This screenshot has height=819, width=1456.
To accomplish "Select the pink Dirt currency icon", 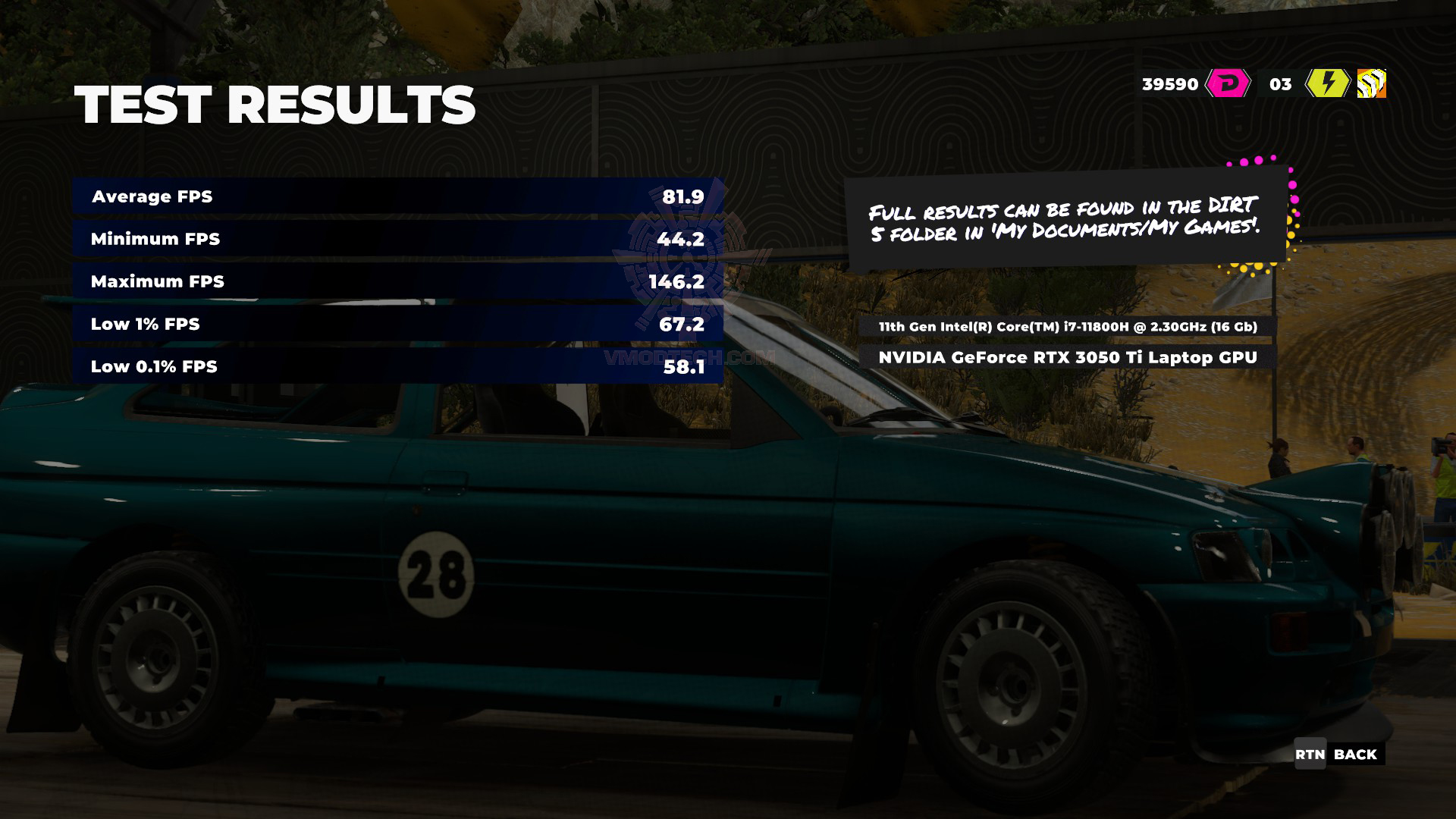I will pos(1228,83).
